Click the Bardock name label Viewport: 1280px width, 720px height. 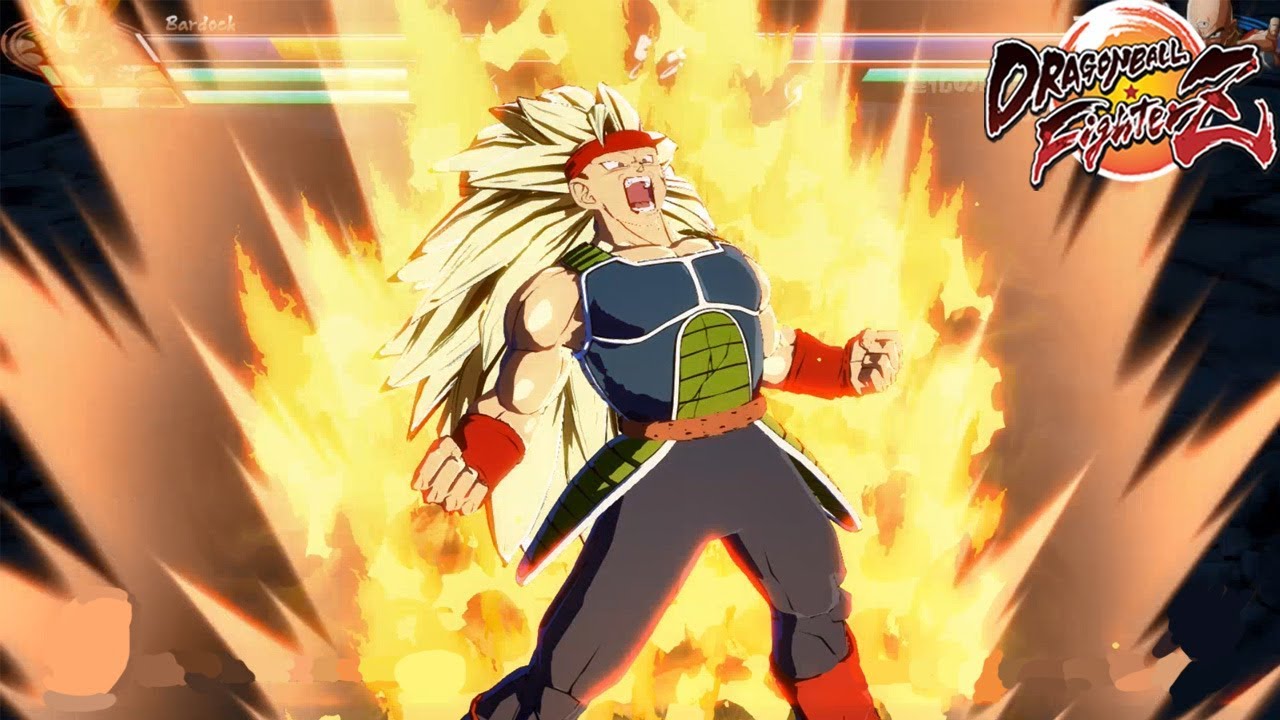click(200, 25)
